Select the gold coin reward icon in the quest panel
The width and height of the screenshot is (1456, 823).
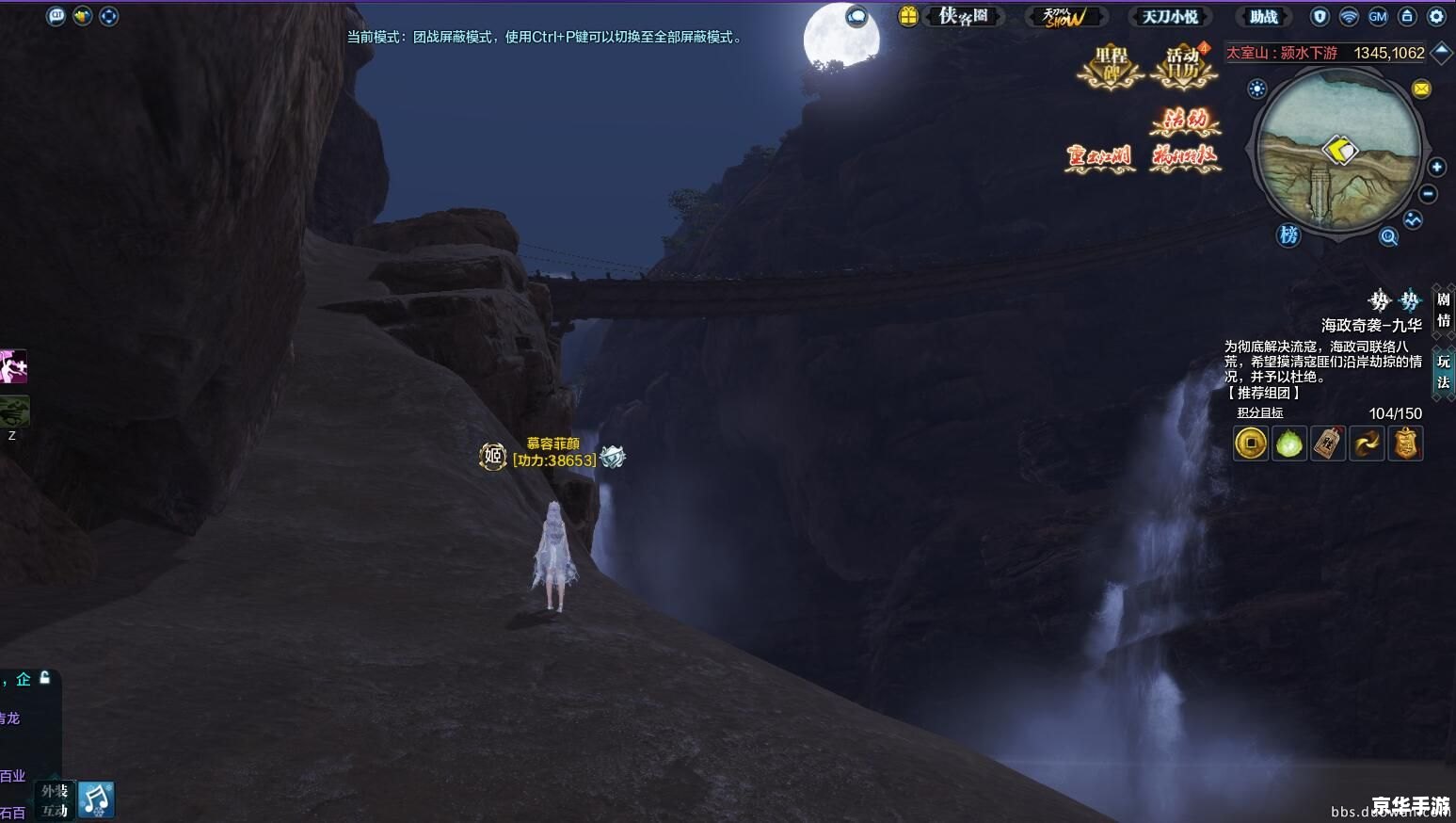coord(1250,444)
